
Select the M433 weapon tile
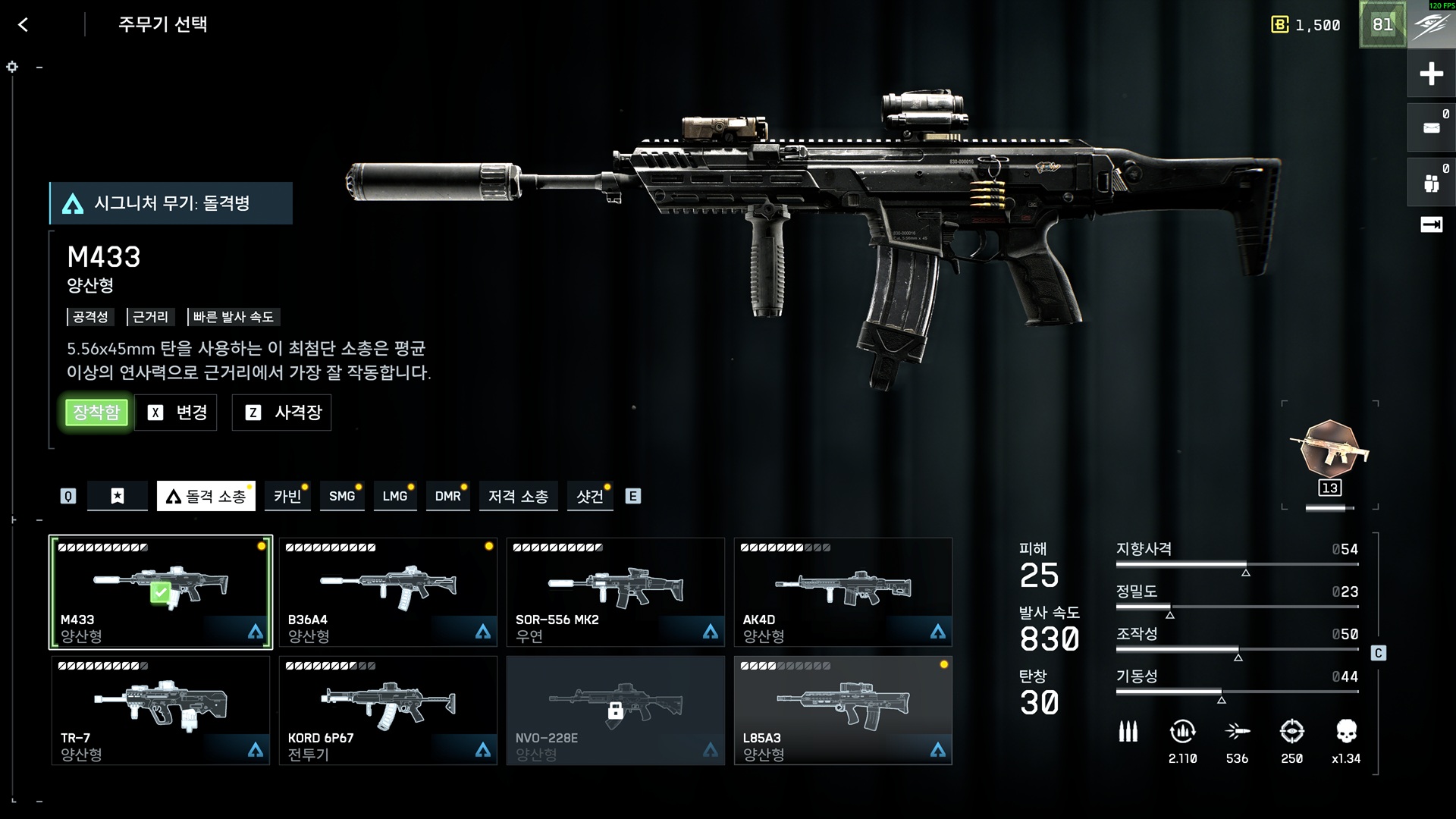pyautogui.click(x=161, y=592)
